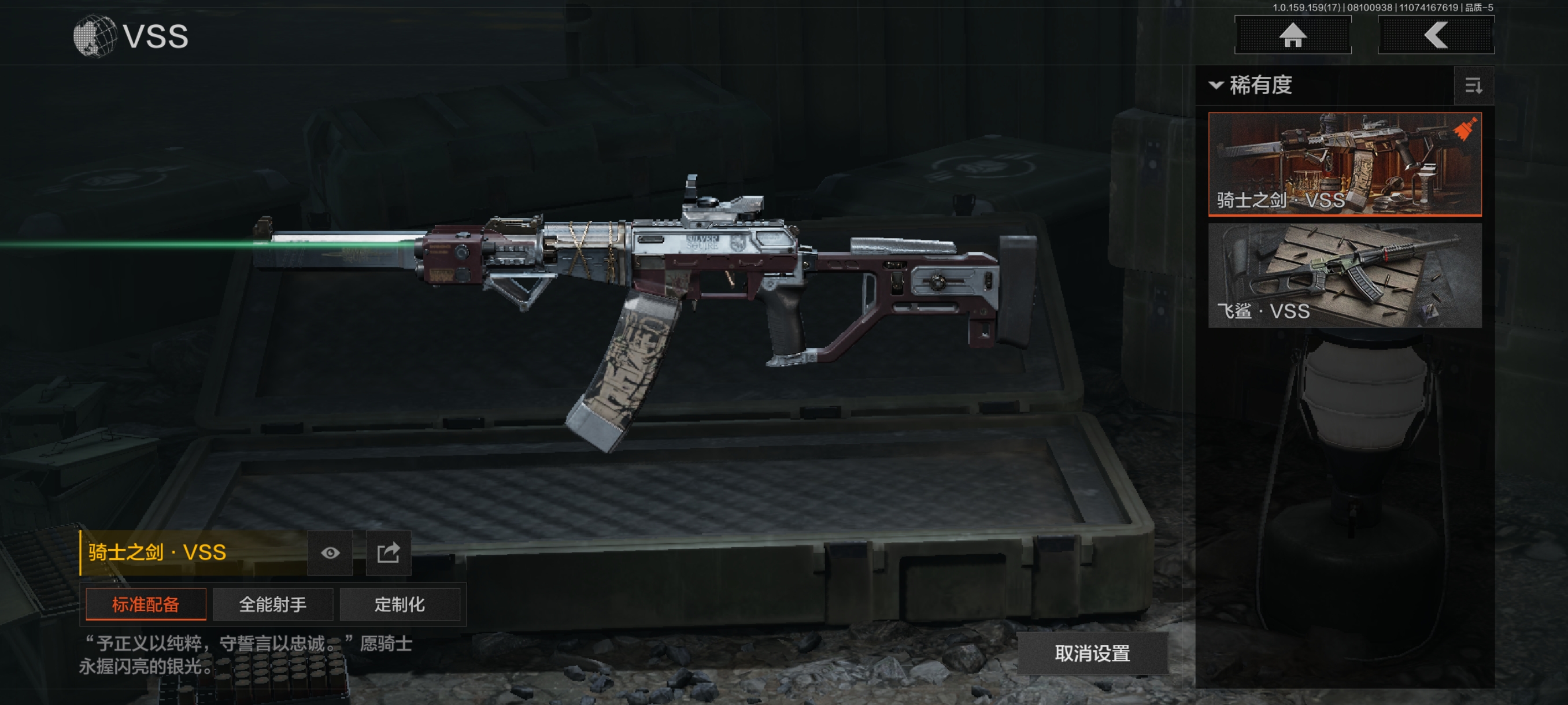Screen dimensions: 1568x705
Task: Switch to the 标准配备 tab
Action: [x=146, y=604]
